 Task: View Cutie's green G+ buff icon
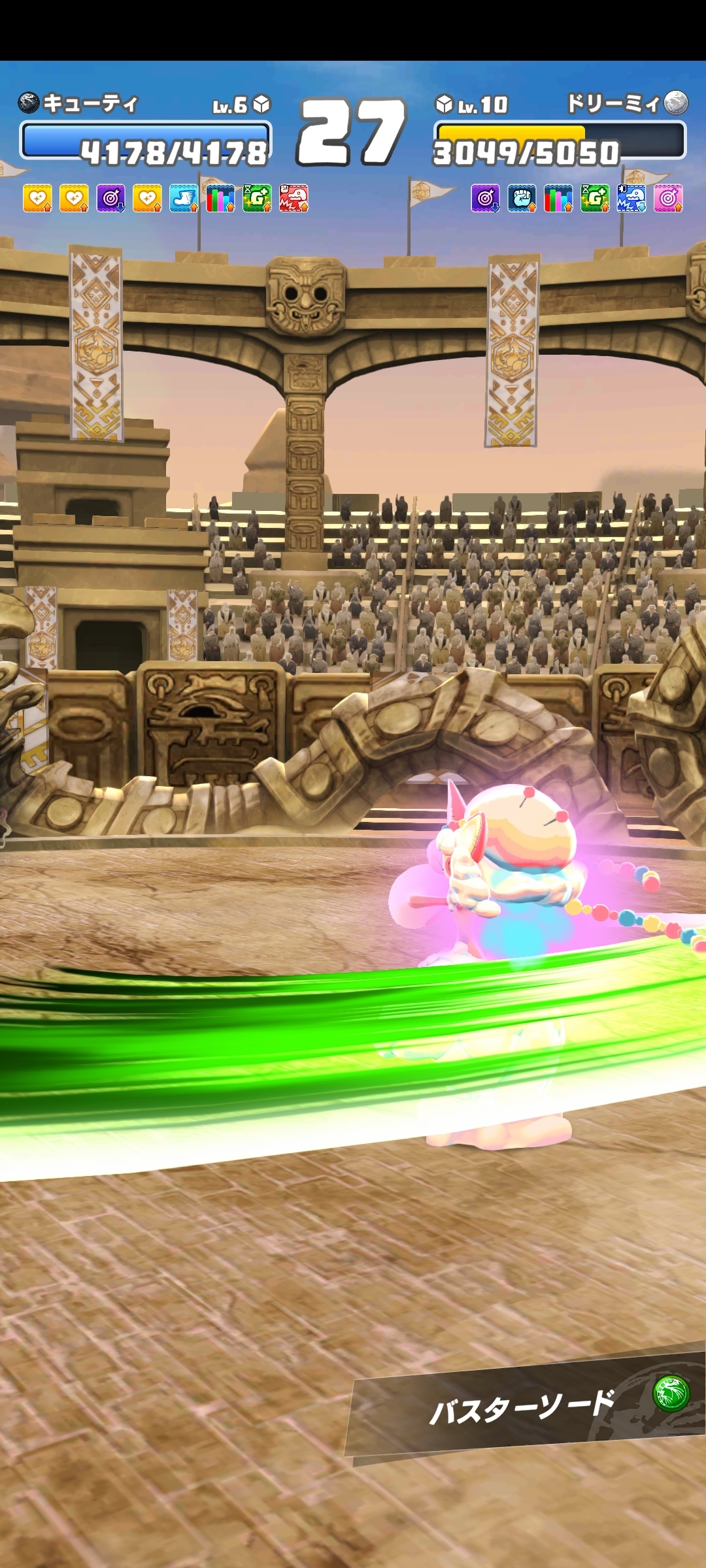click(x=257, y=198)
